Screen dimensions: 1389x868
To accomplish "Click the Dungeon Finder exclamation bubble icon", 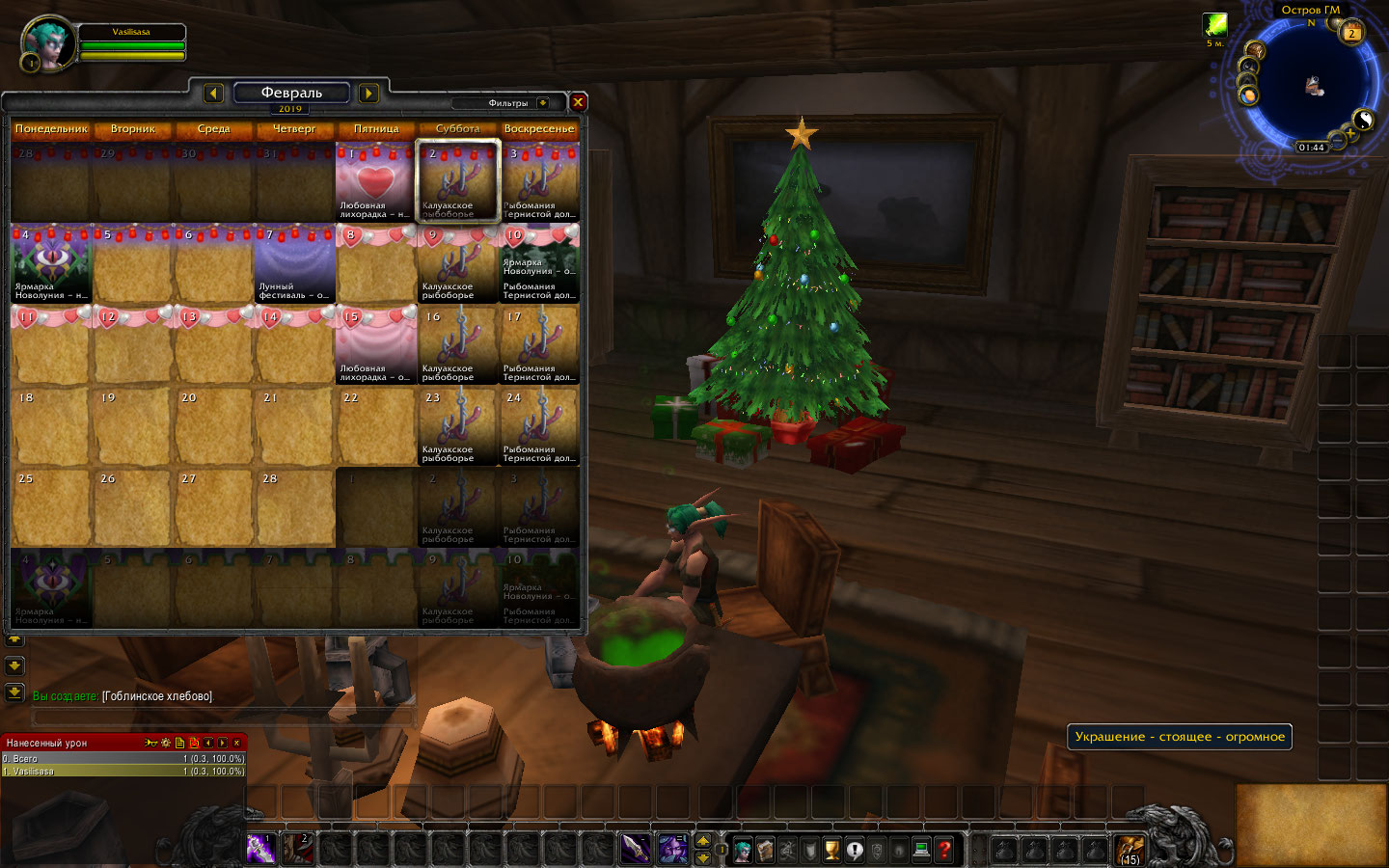I will [856, 849].
